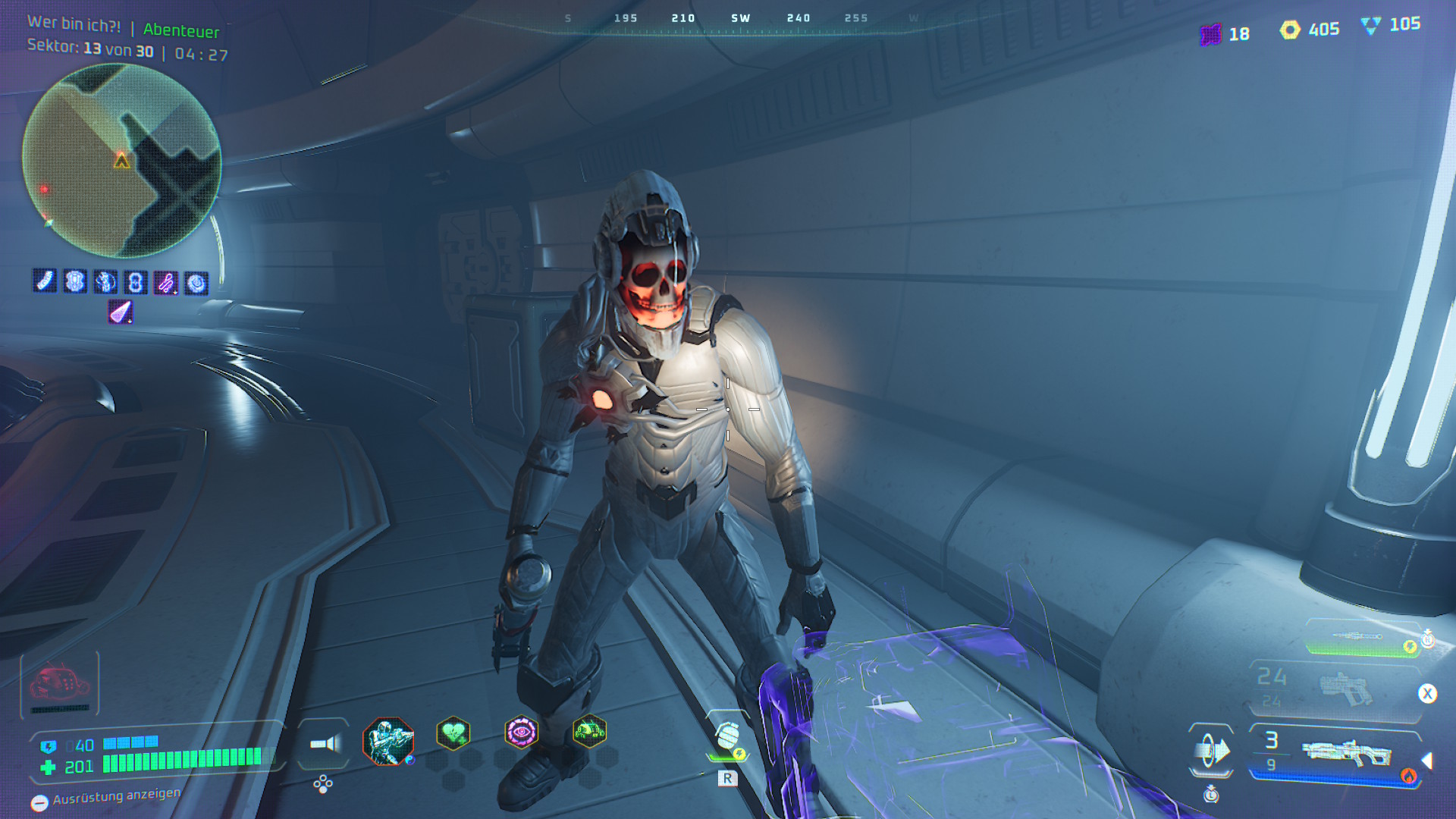Select the pink wrench upgrade icon
This screenshot has width=1456, height=819.
point(166,283)
